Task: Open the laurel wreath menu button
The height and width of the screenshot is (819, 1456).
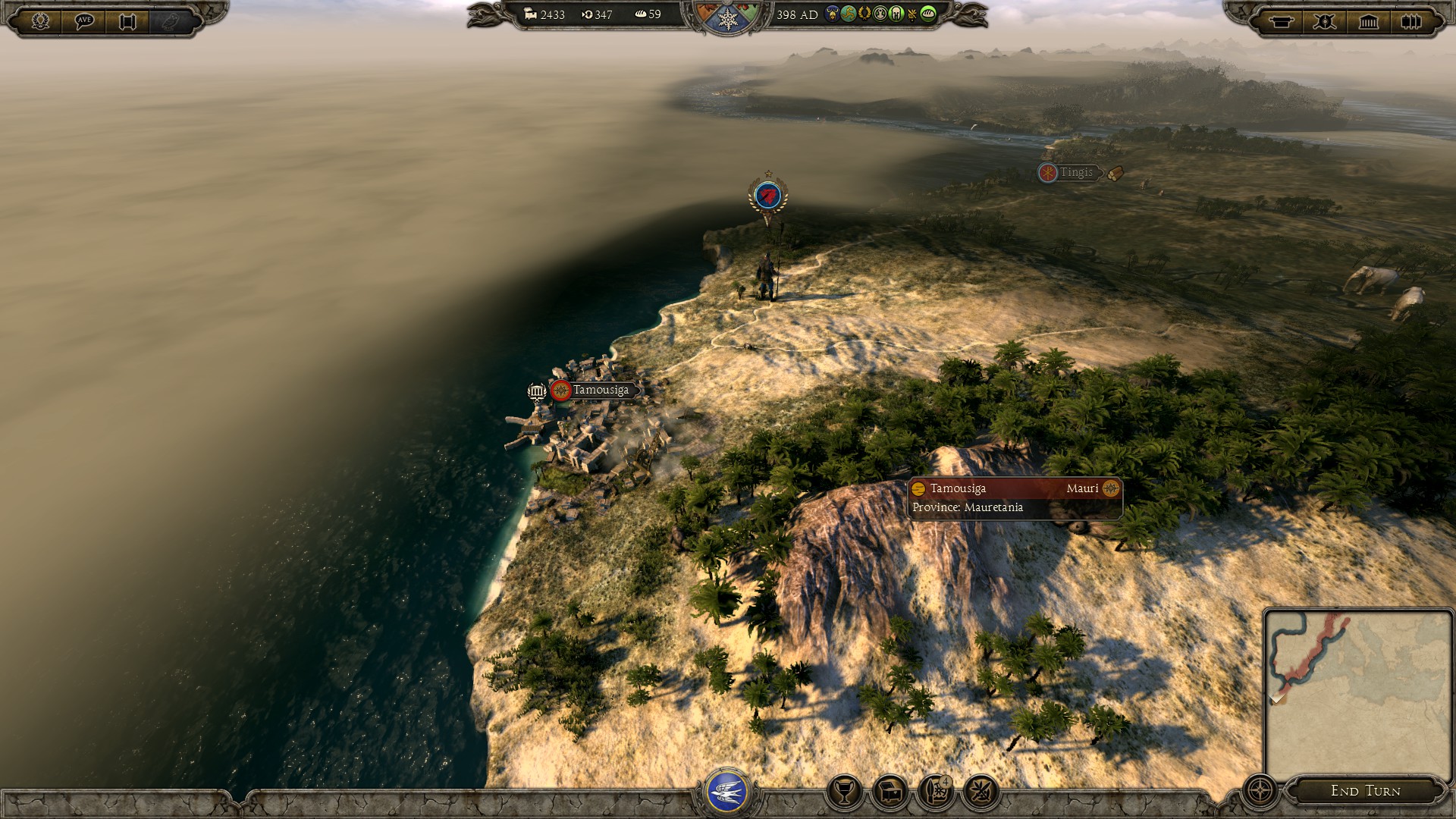Action: [x=40, y=20]
